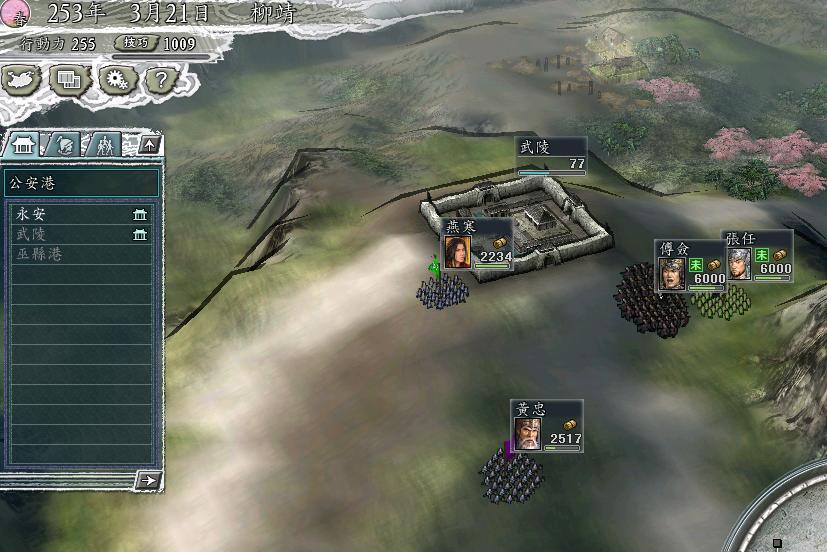
Task: Select 永安 in the city list
Action: [80, 214]
